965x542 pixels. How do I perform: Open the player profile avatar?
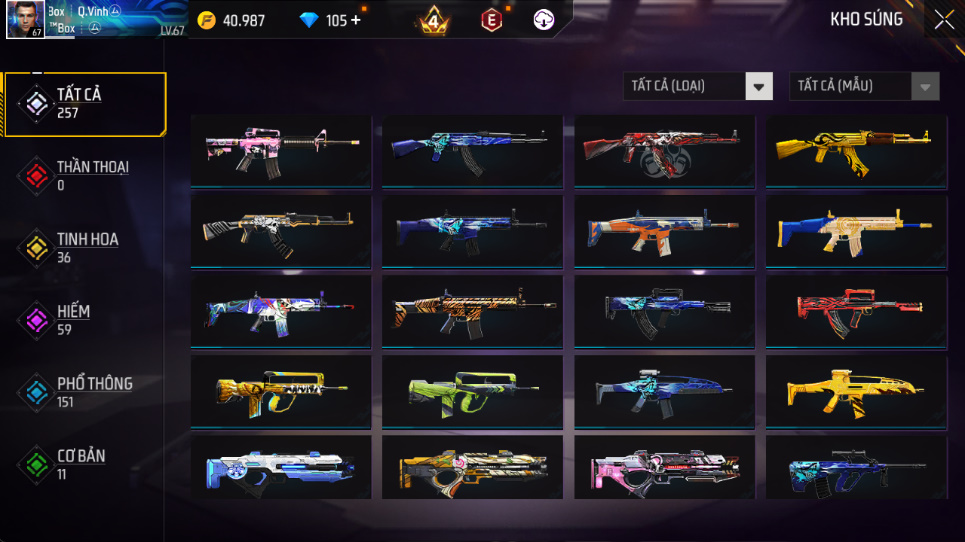coord(25,19)
